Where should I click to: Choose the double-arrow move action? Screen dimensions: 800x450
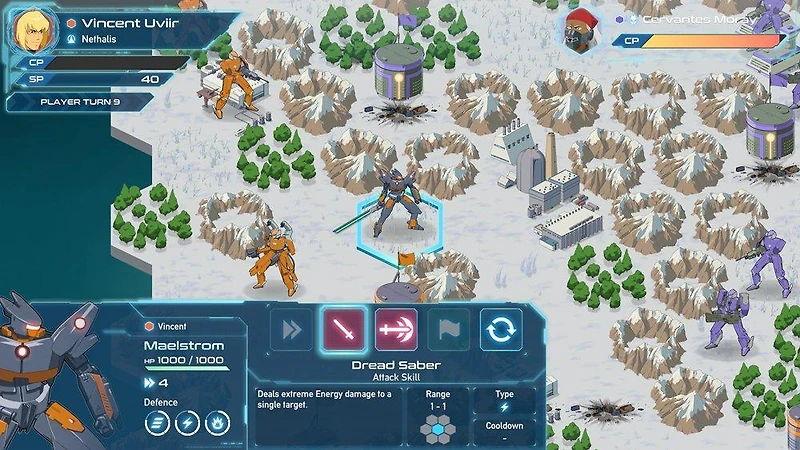pyautogui.click(x=292, y=330)
